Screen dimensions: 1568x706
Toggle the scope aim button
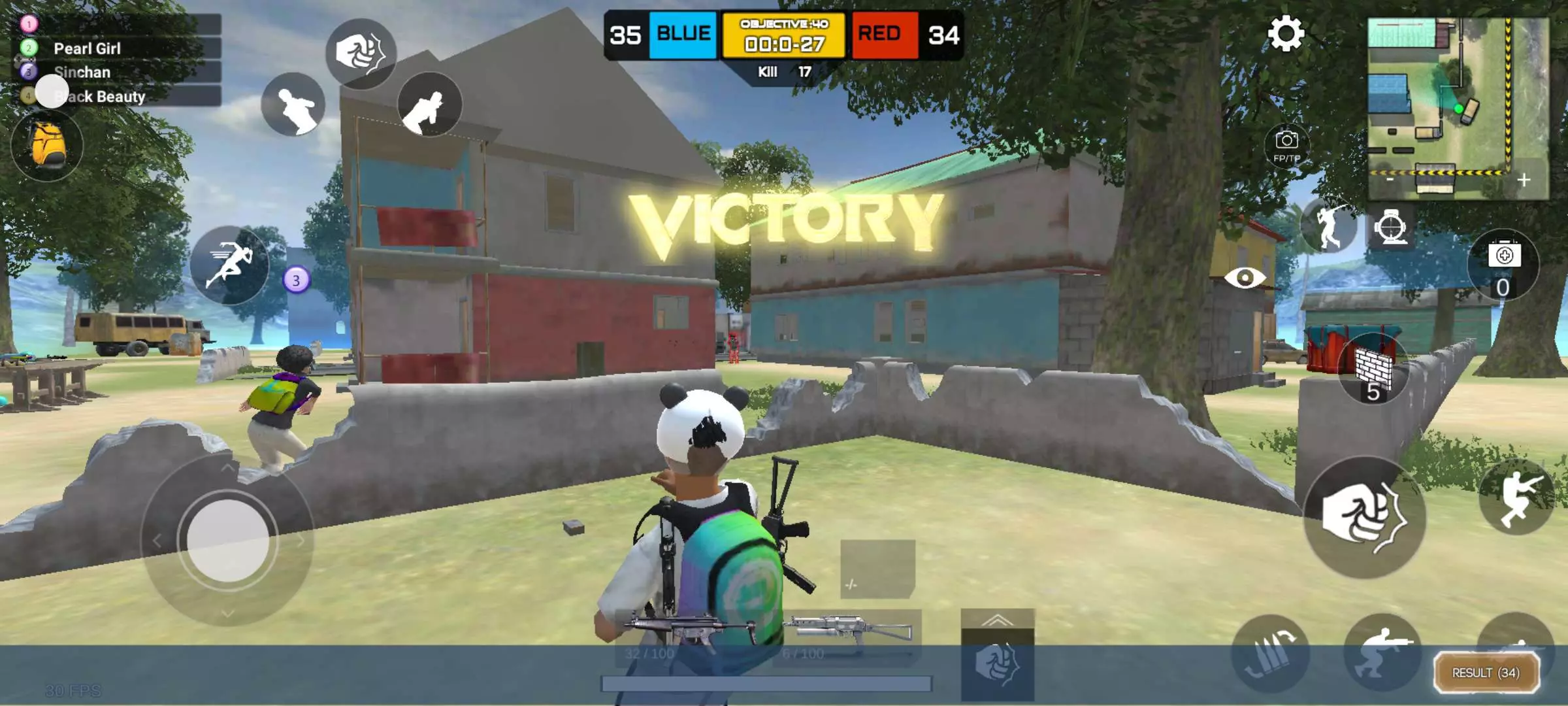(x=1390, y=227)
